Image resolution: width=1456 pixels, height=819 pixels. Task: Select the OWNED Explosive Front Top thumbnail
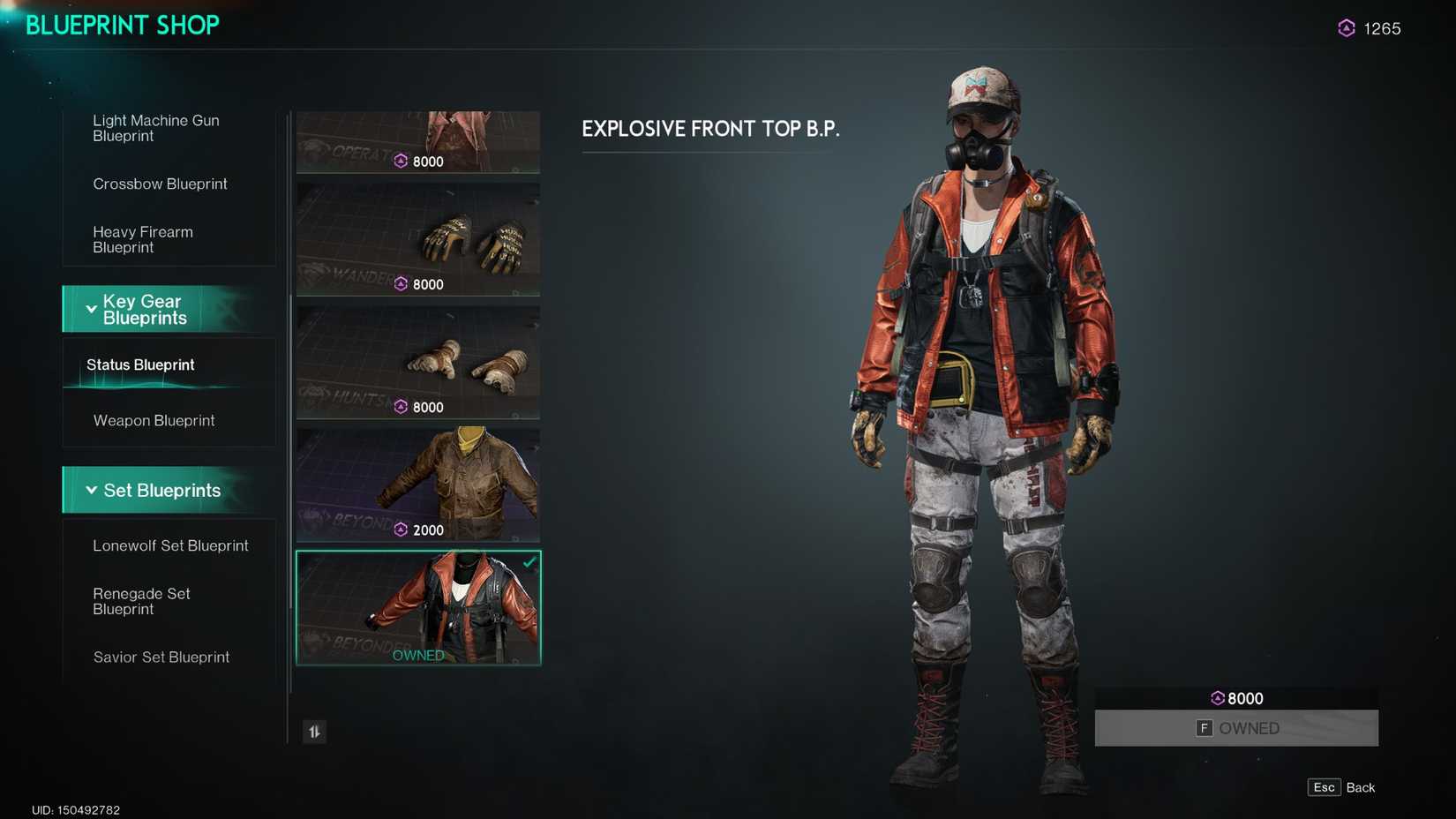tap(418, 608)
